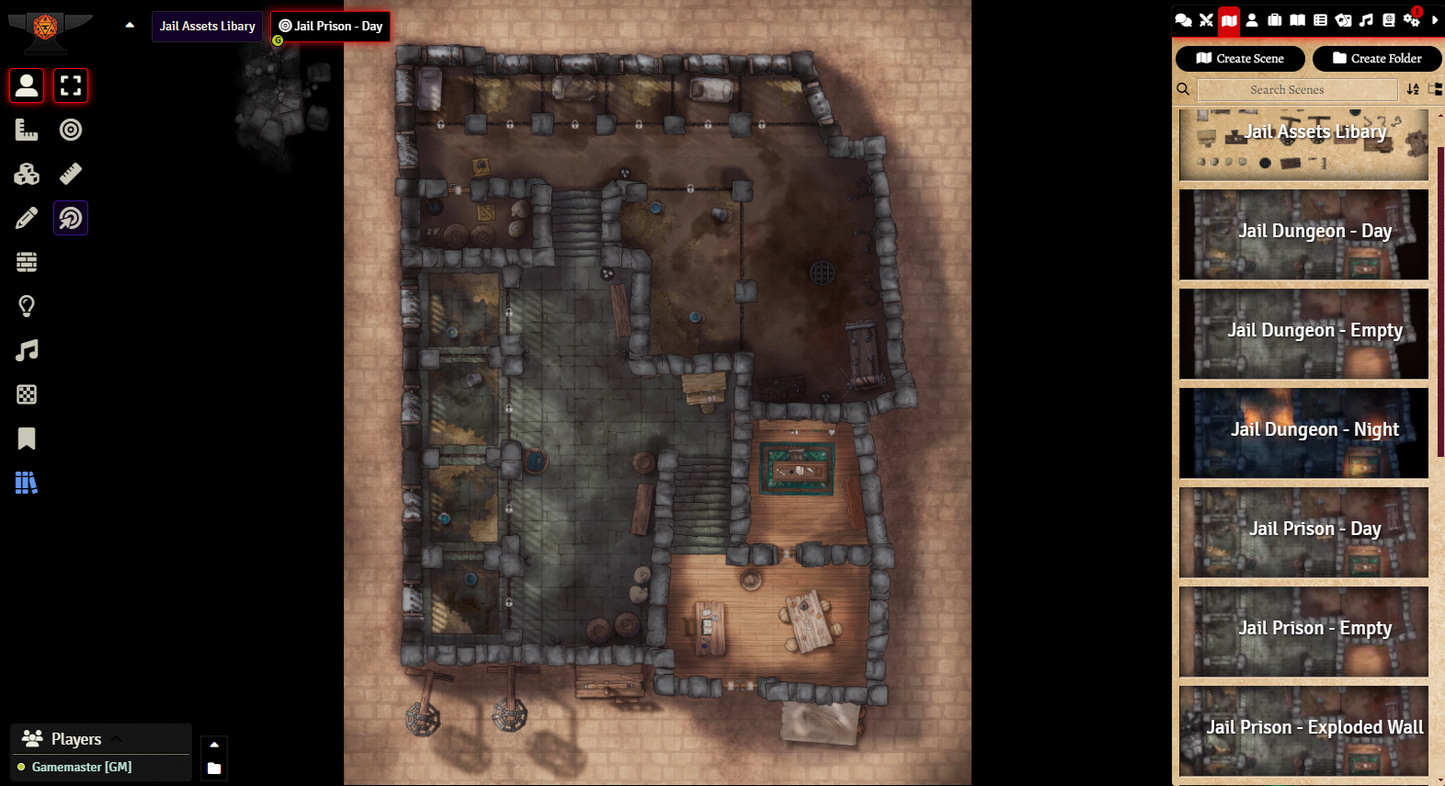Switch to the Jail Assets Libary scene tab
Screen dimensions: 1445x786
pyautogui.click(x=207, y=26)
